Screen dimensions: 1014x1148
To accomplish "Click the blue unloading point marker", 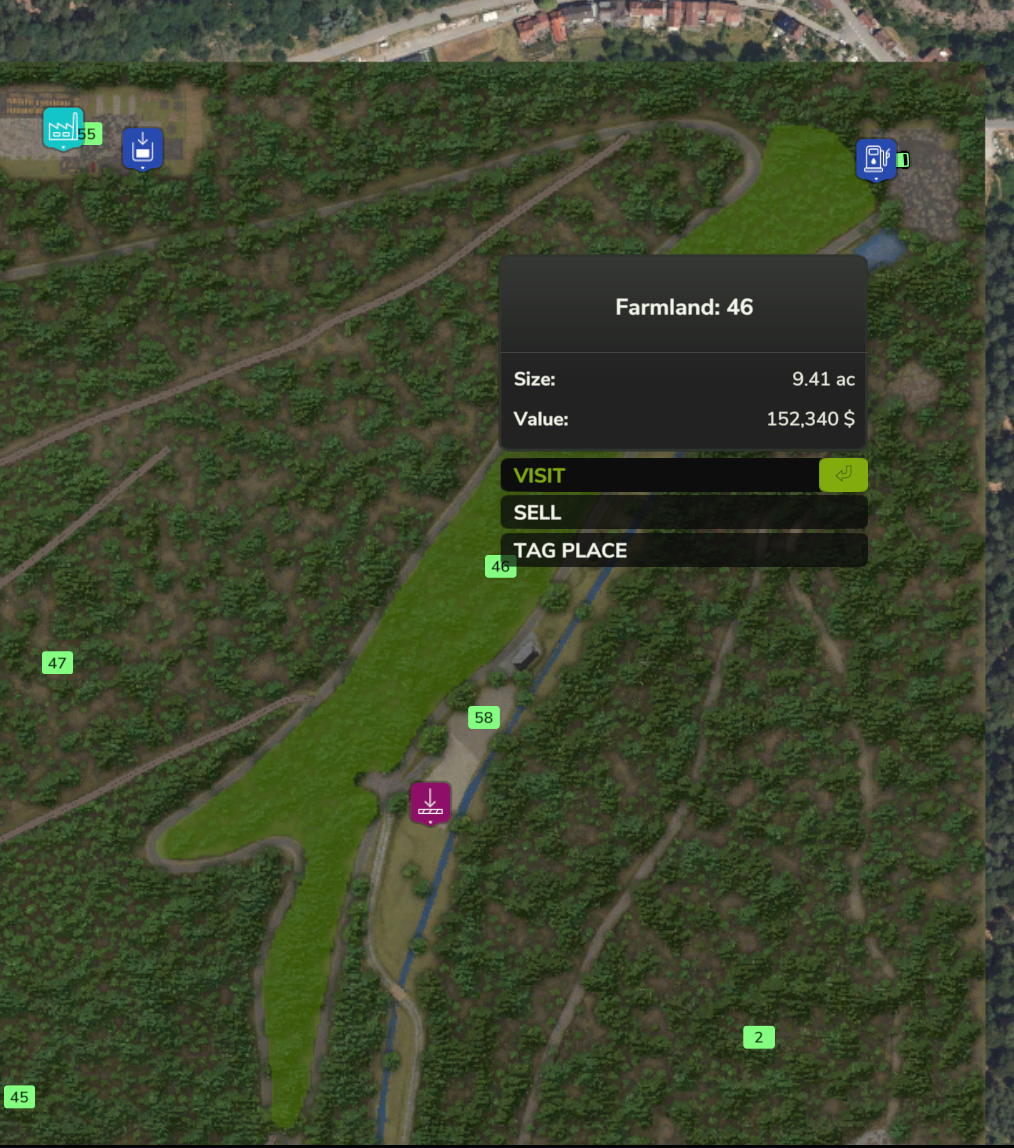I will pyautogui.click(x=142, y=148).
